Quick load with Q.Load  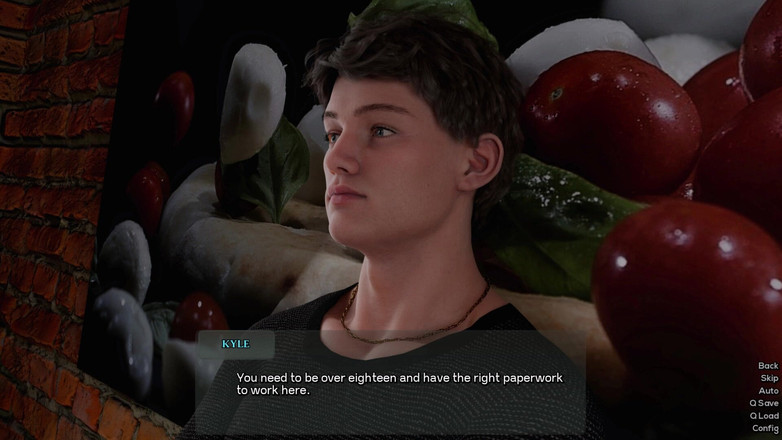pyautogui.click(x=764, y=416)
